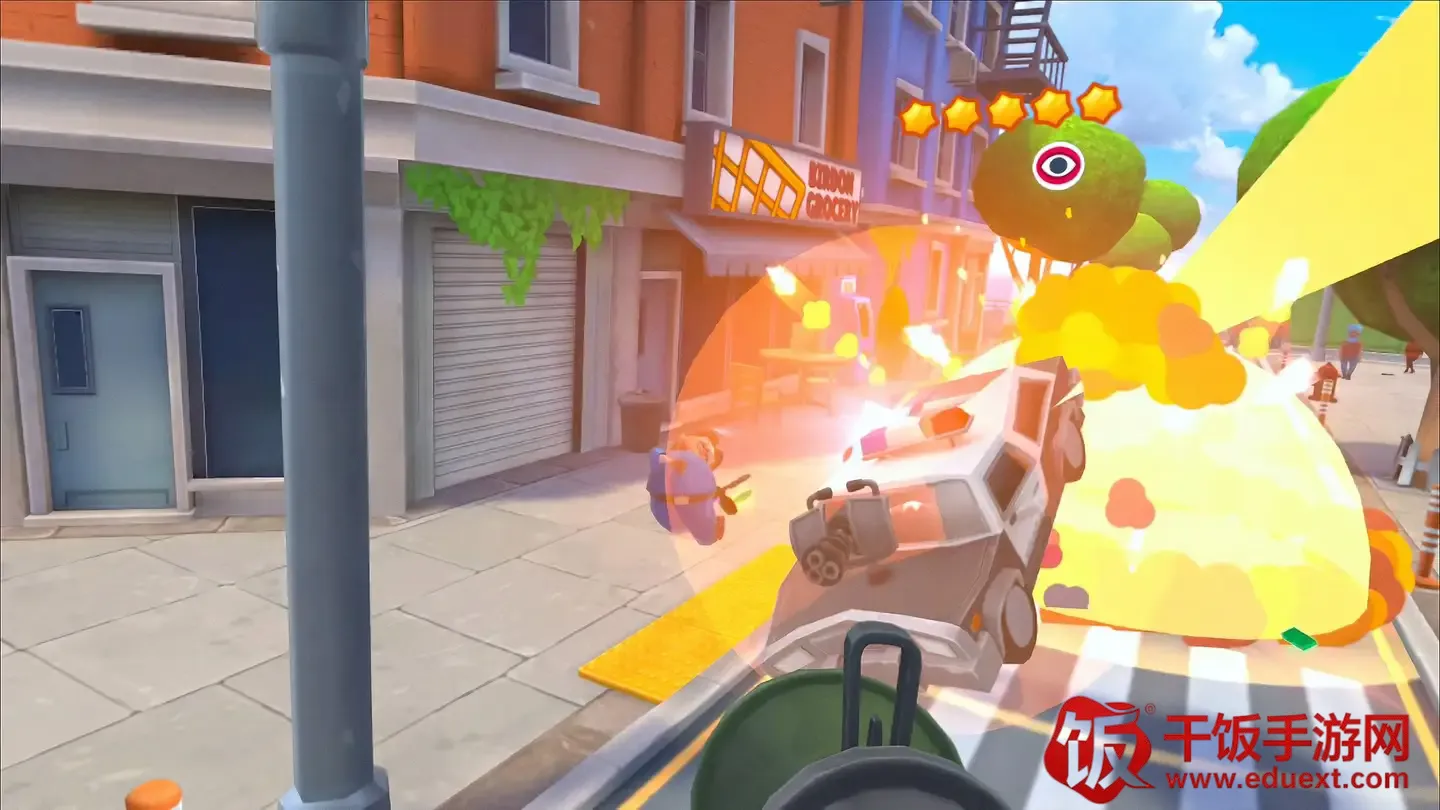1440x810 pixels.
Task: Click the red eye detection icon
Action: [1057, 165]
